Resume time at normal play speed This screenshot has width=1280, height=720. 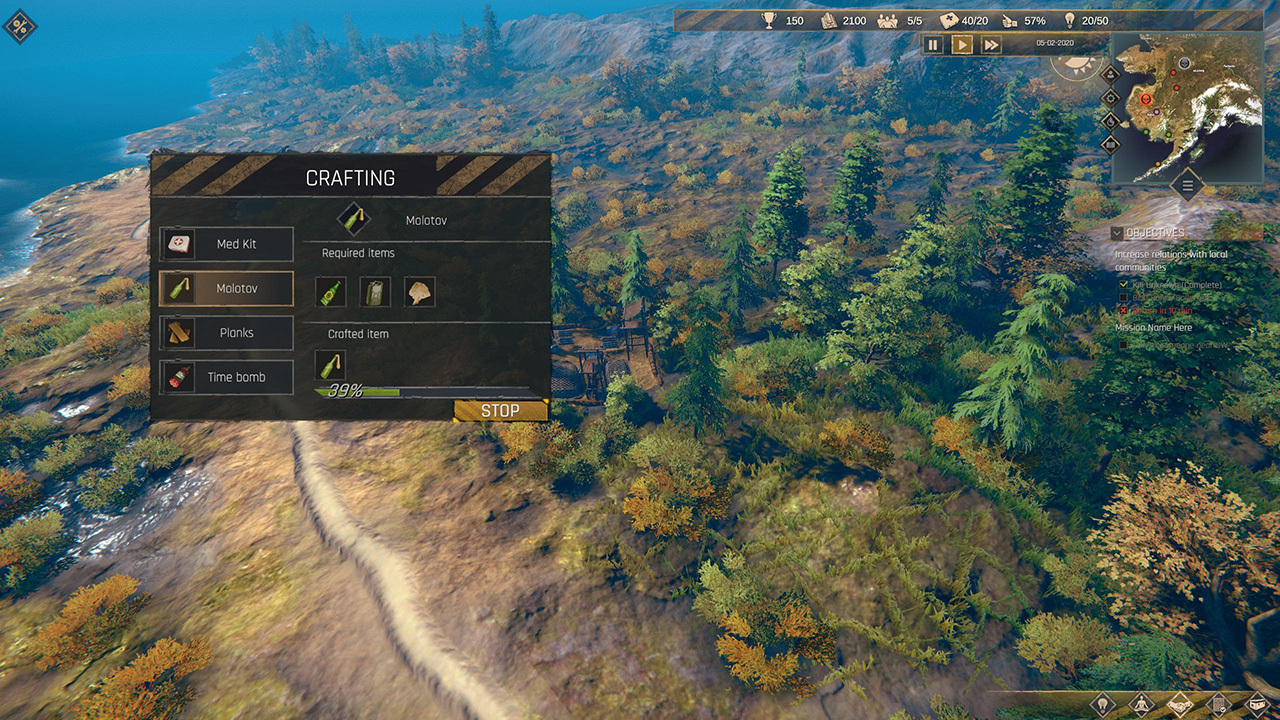click(961, 44)
